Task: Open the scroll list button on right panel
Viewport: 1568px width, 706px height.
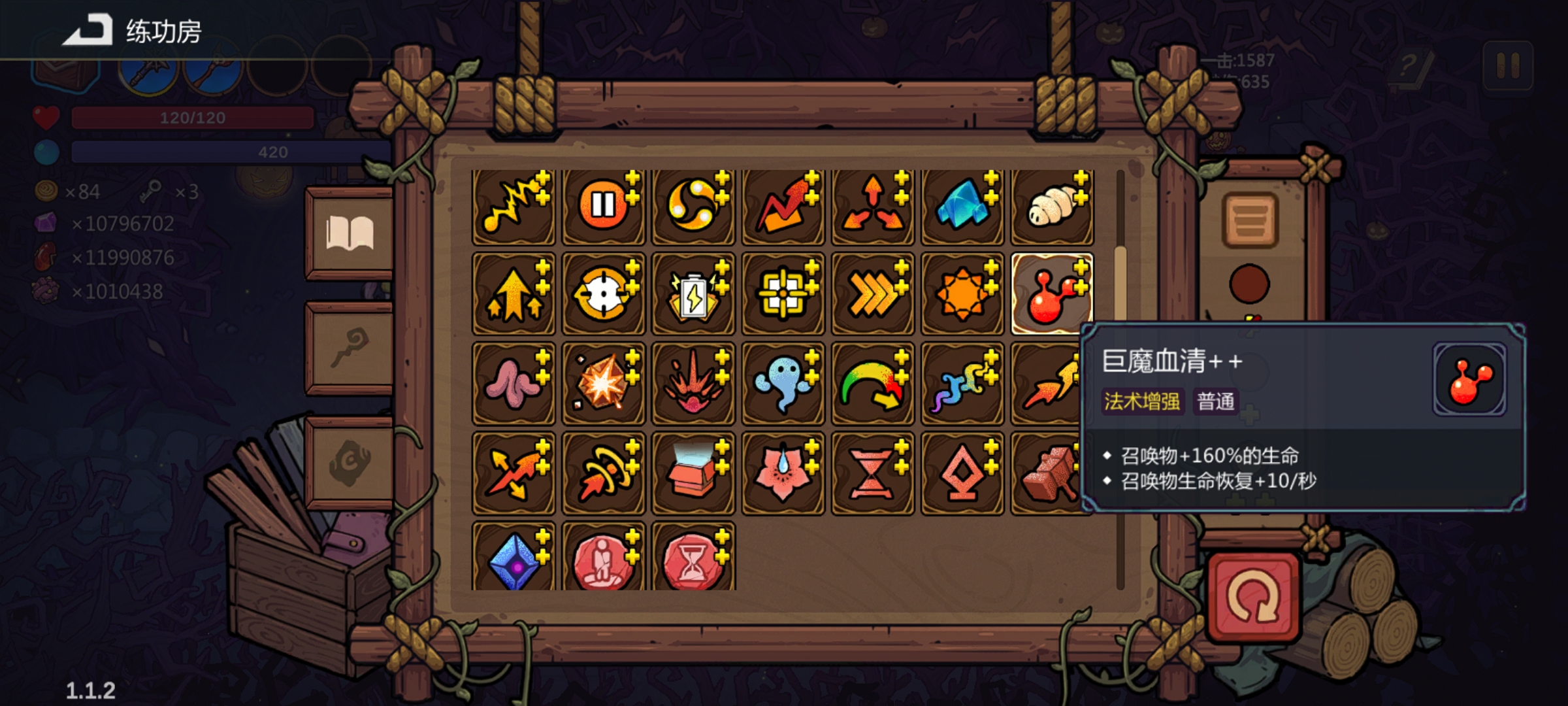Action: click(1250, 220)
